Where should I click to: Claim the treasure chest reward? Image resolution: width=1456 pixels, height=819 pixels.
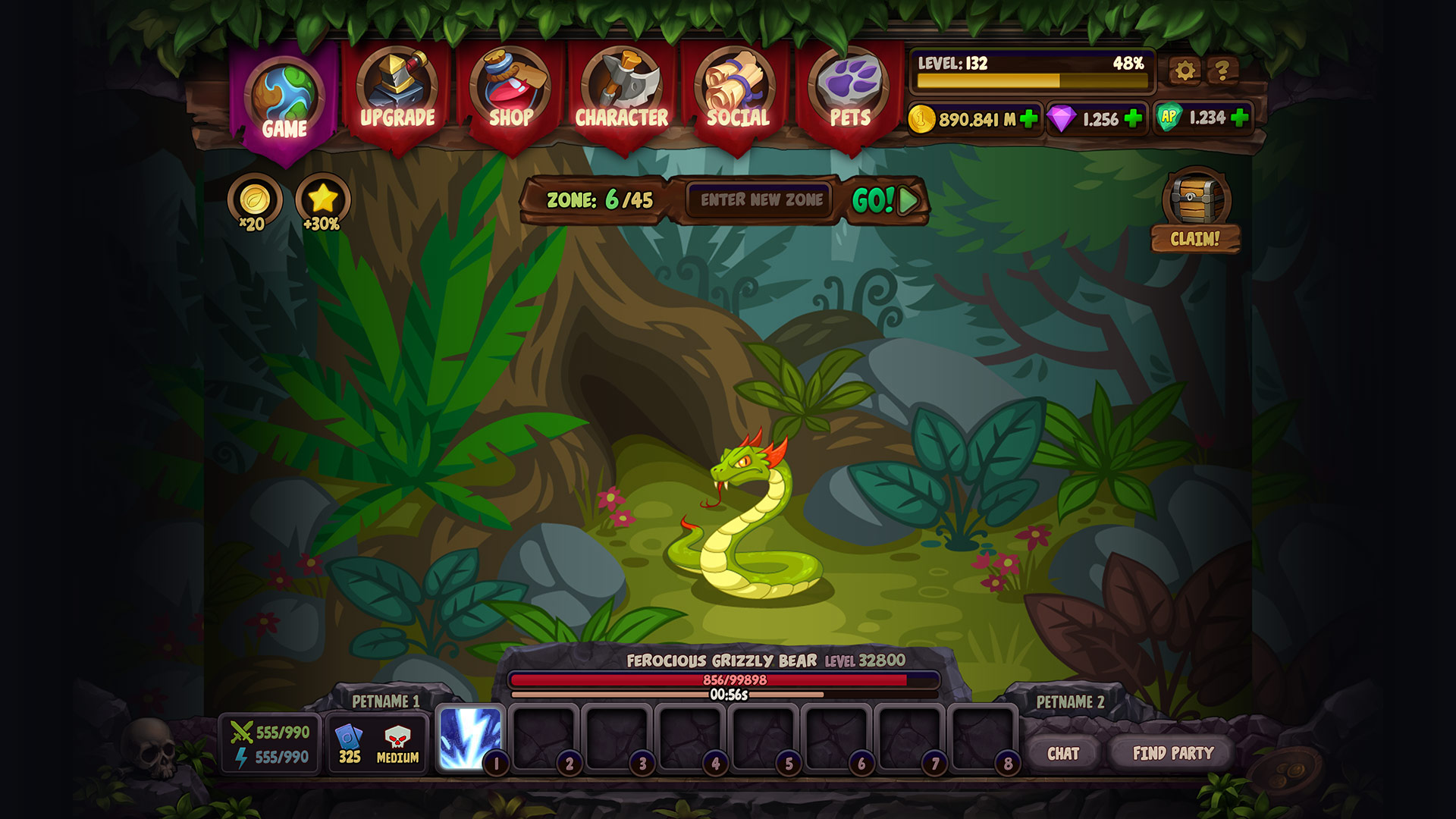1196,203
